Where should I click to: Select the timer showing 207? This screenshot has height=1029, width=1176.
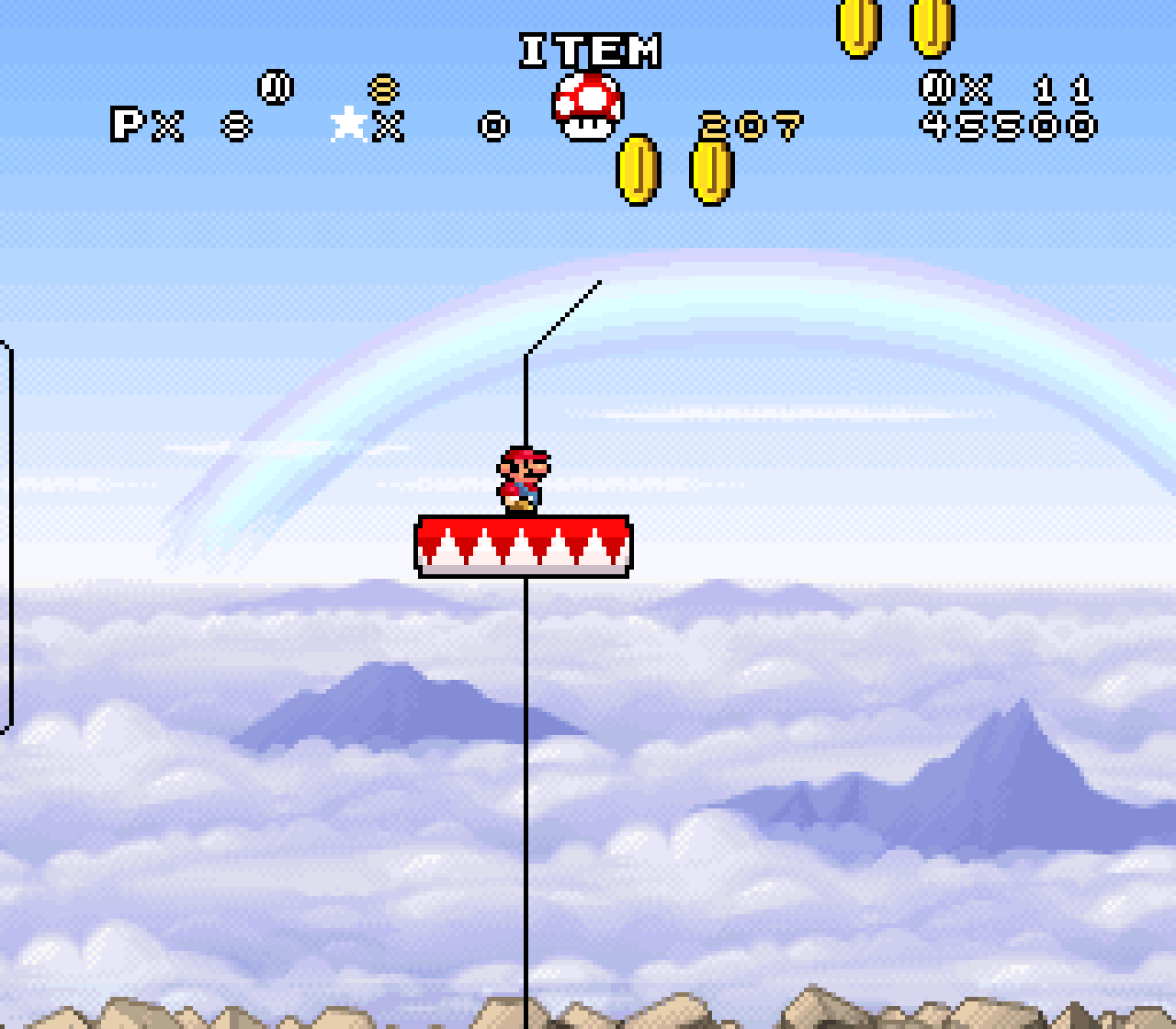[750, 126]
